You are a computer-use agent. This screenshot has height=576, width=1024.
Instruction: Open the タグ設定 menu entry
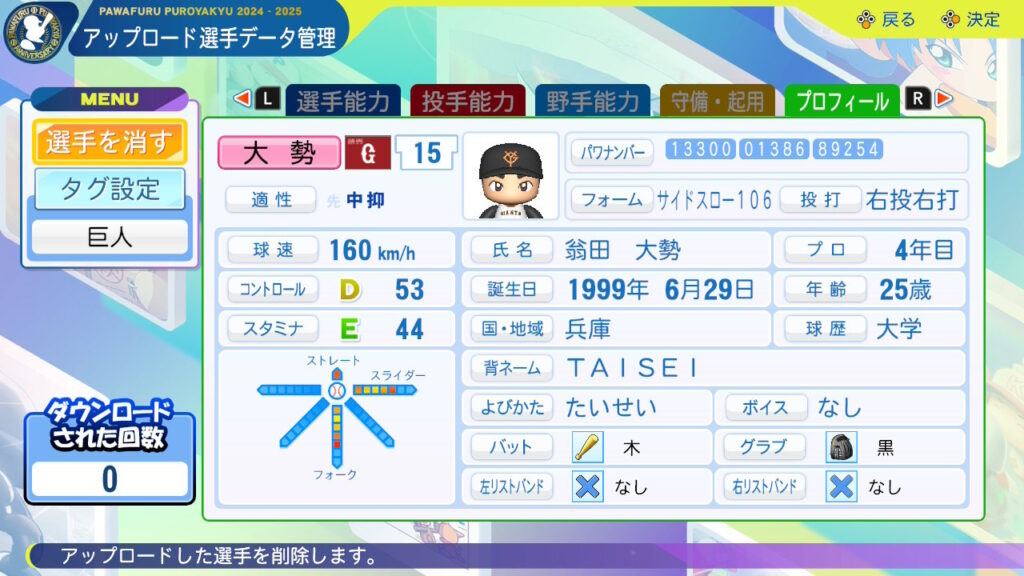pyautogui.click(x=109, y=189)
